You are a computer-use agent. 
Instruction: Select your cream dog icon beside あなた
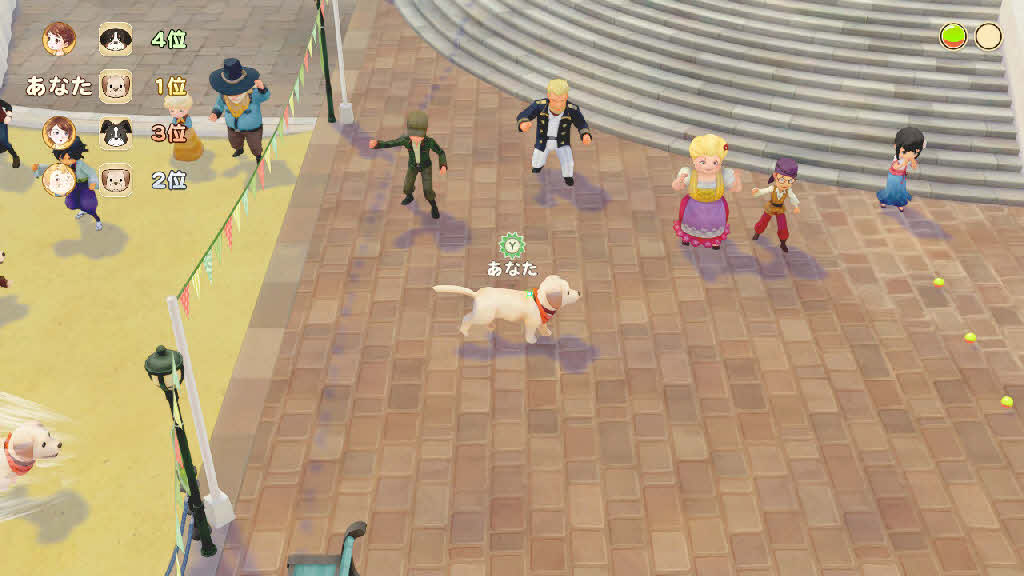(115, 86)
